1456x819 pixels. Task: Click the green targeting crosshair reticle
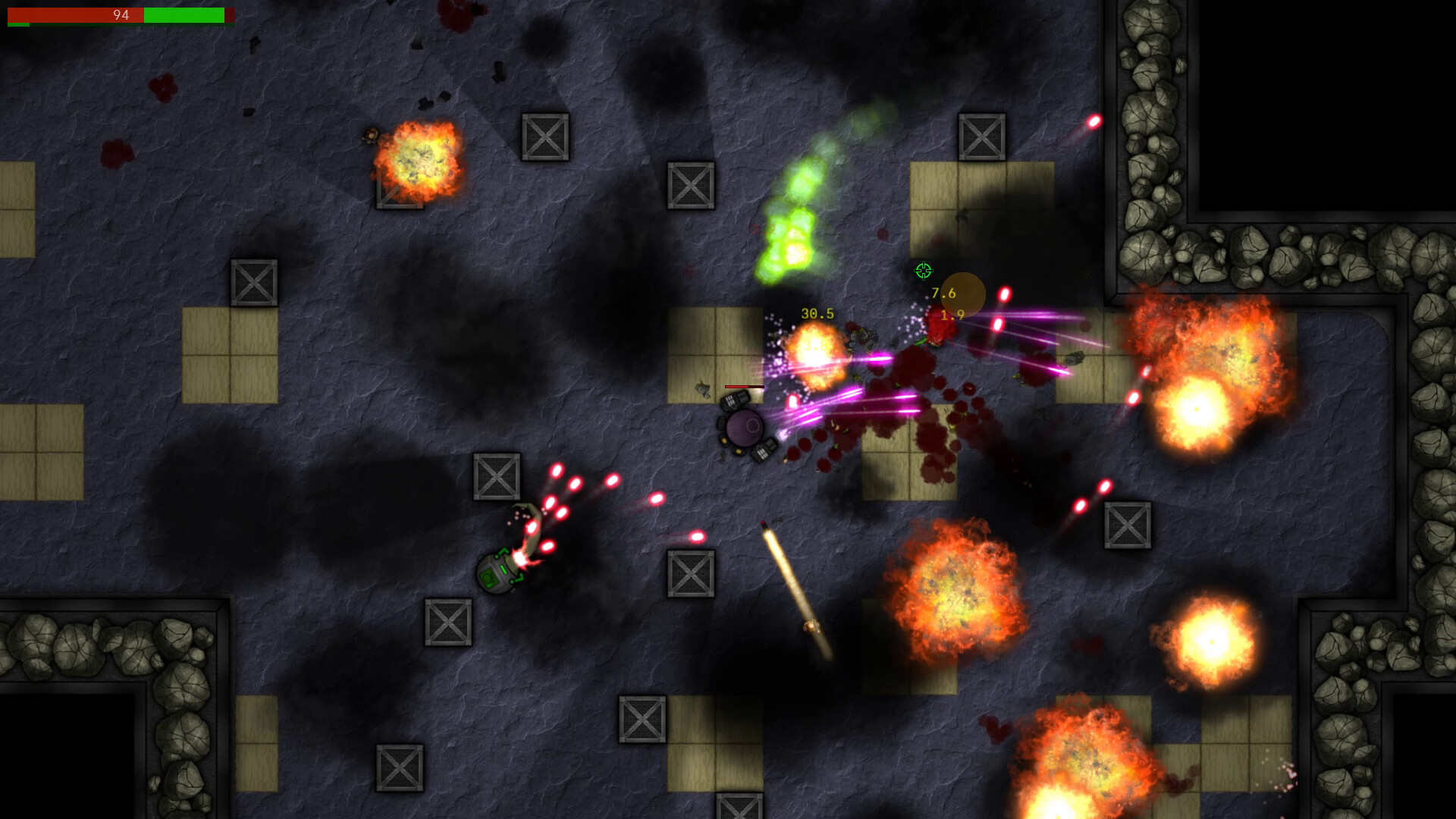click(923, 270)
